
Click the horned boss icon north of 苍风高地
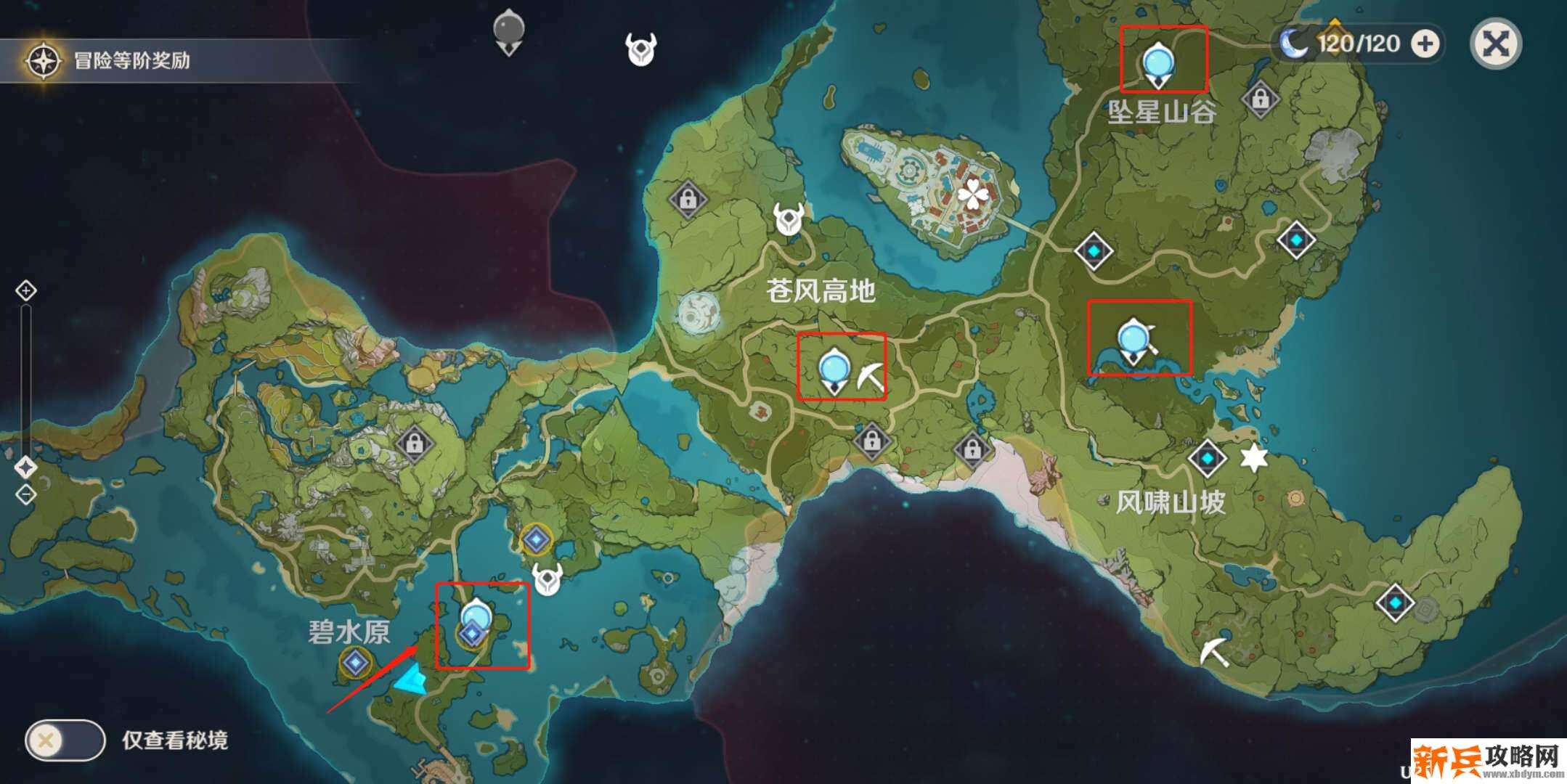click(x=788, y=218)
